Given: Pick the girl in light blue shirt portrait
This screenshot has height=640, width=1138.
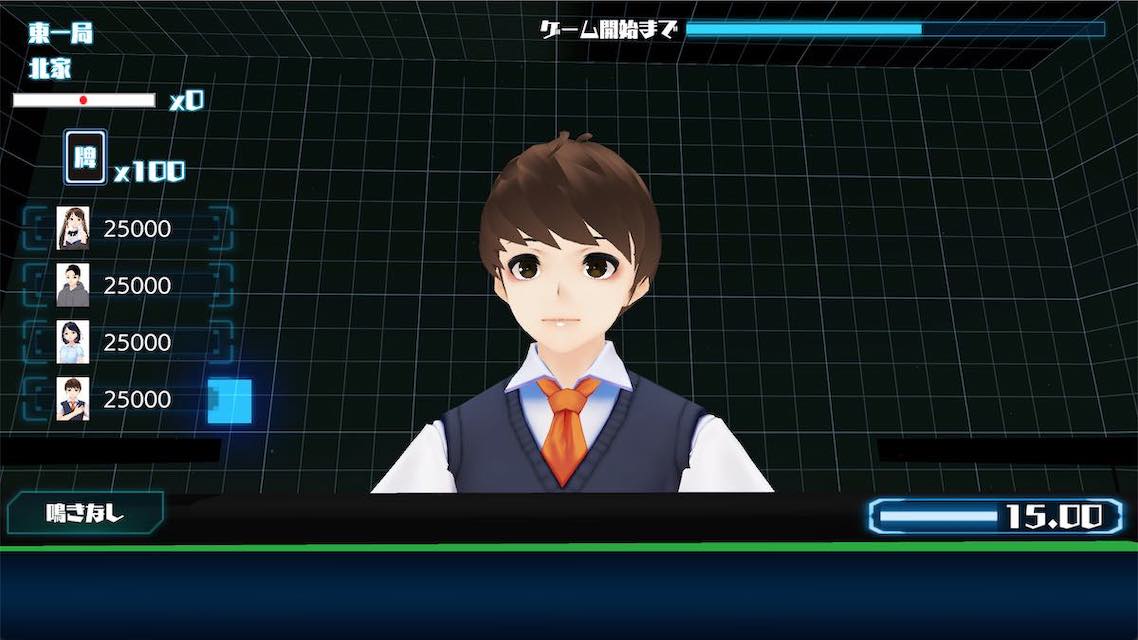Looking at the screenshot, I should 73,342.
